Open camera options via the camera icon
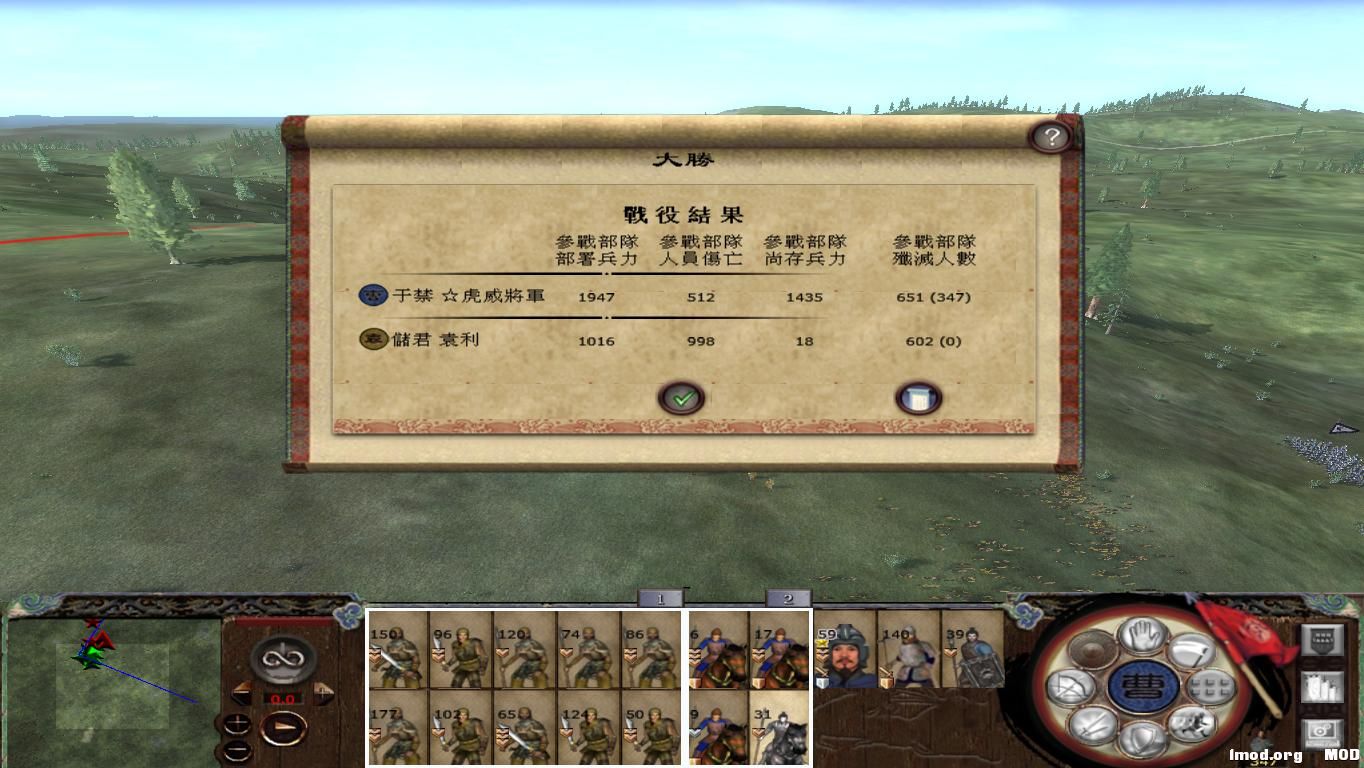The height and width of the screenshot is (768, 1364). tap(1323, 731)
